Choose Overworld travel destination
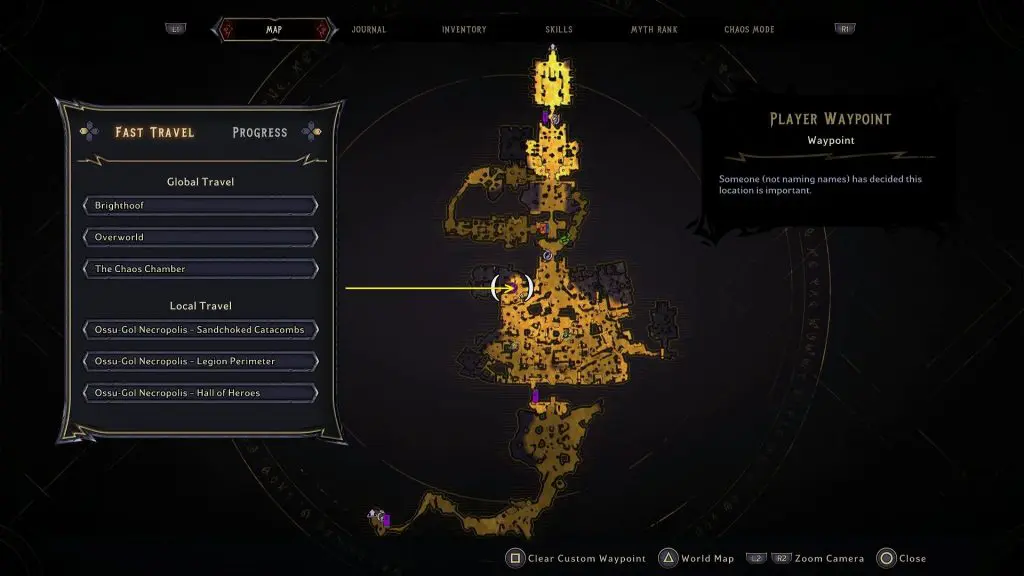Screen dimensions: 1024x576 click(201, 237)
